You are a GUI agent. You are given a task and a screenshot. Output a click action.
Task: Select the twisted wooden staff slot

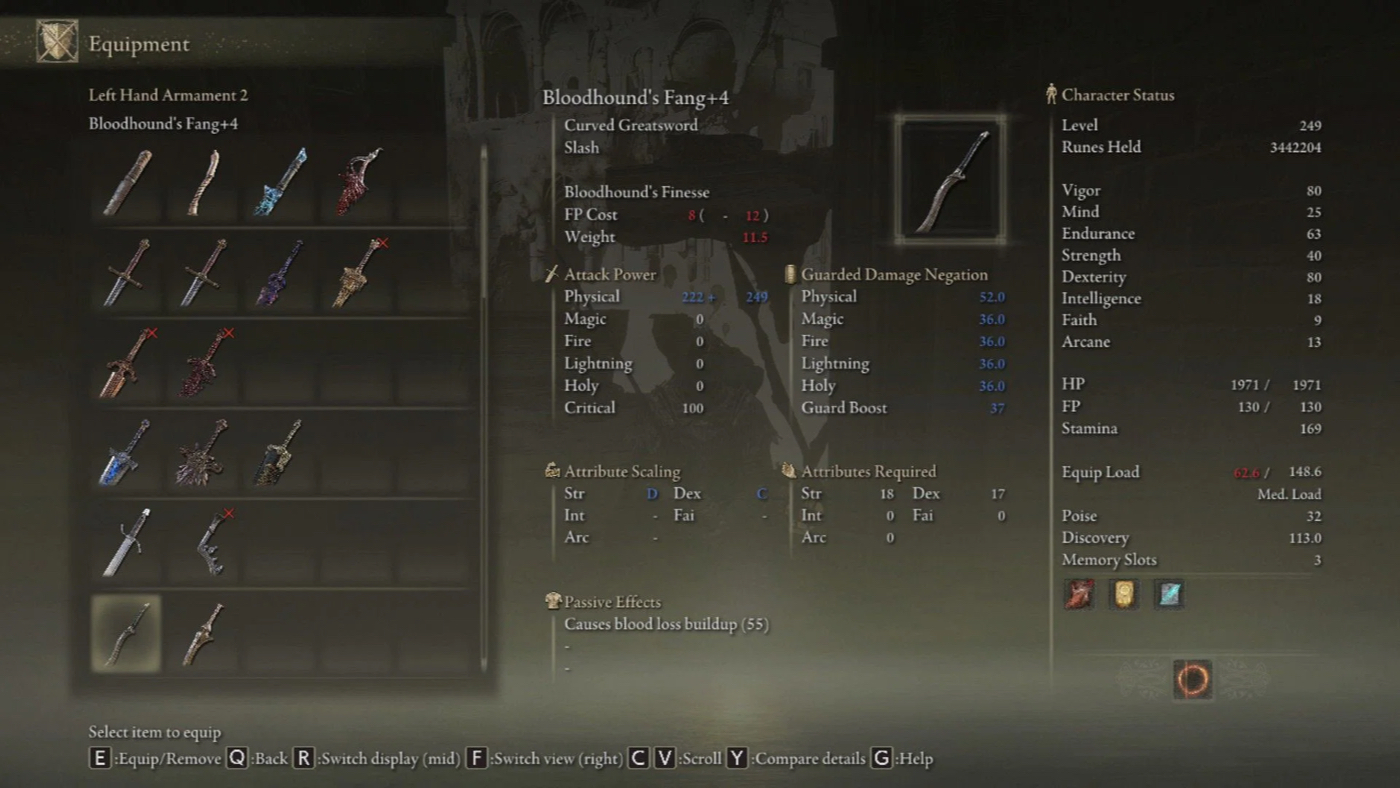203,183
